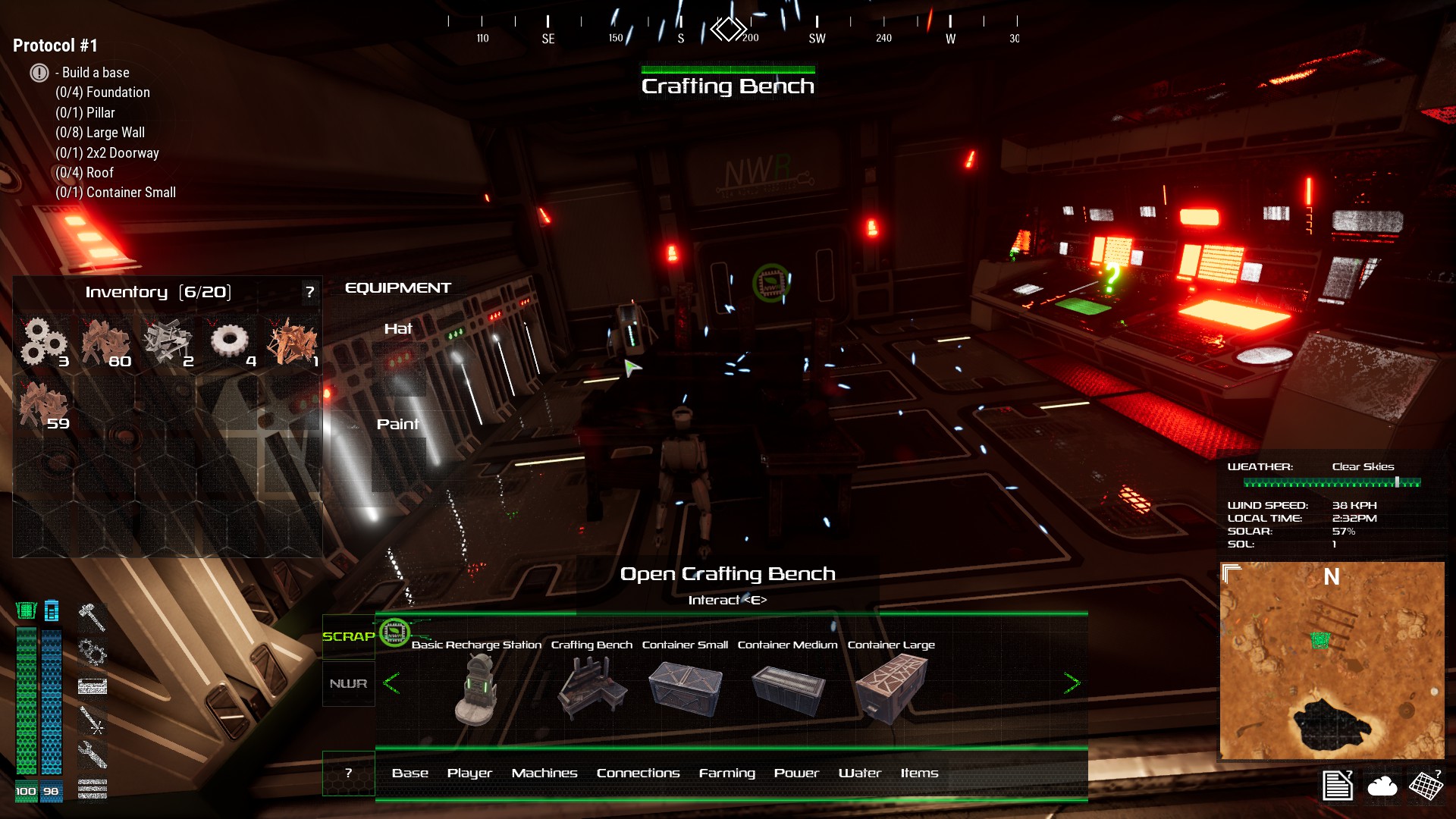Show the Items build category
The height and width of the screenshot is (819, 1456).
tap(919, 773)
